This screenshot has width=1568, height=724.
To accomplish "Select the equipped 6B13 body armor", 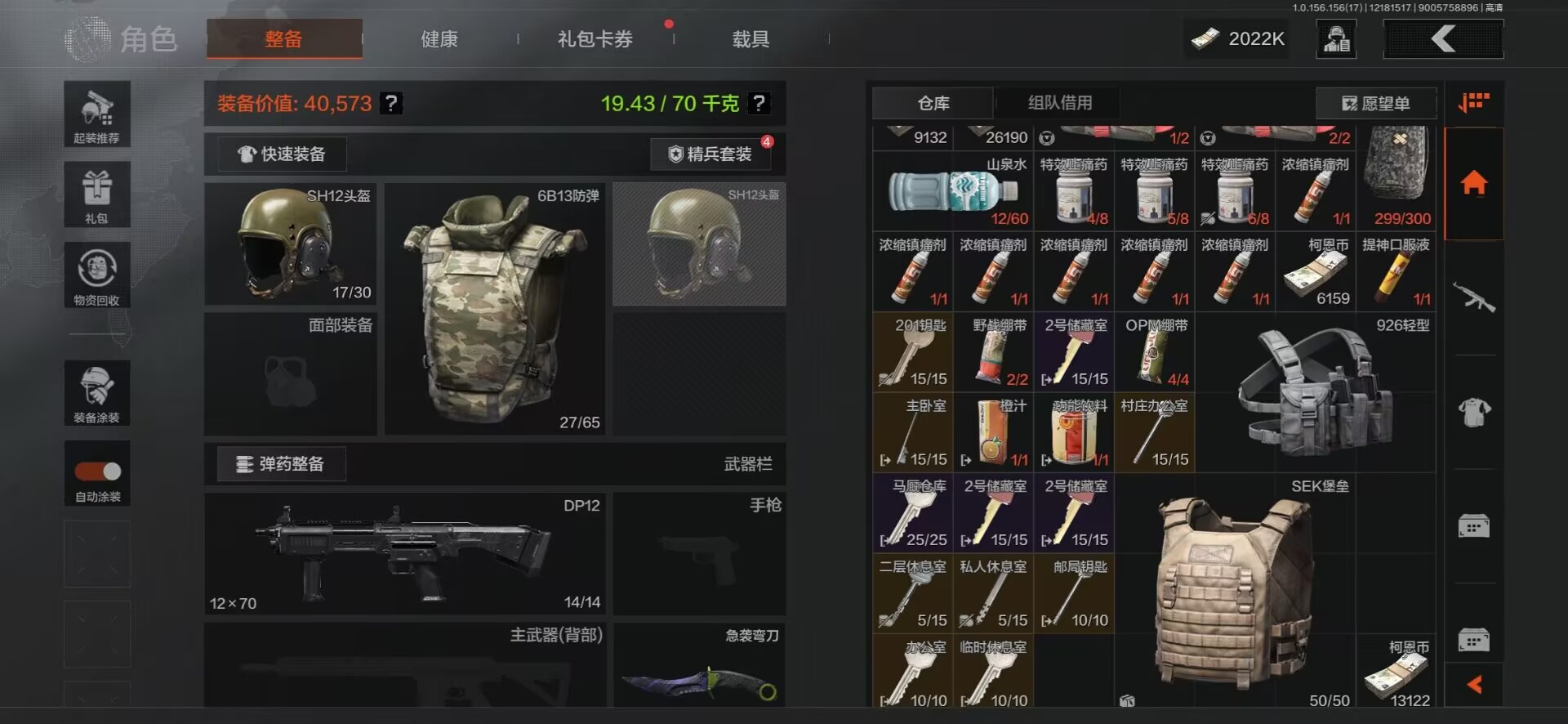I will (x=494, y=309).
